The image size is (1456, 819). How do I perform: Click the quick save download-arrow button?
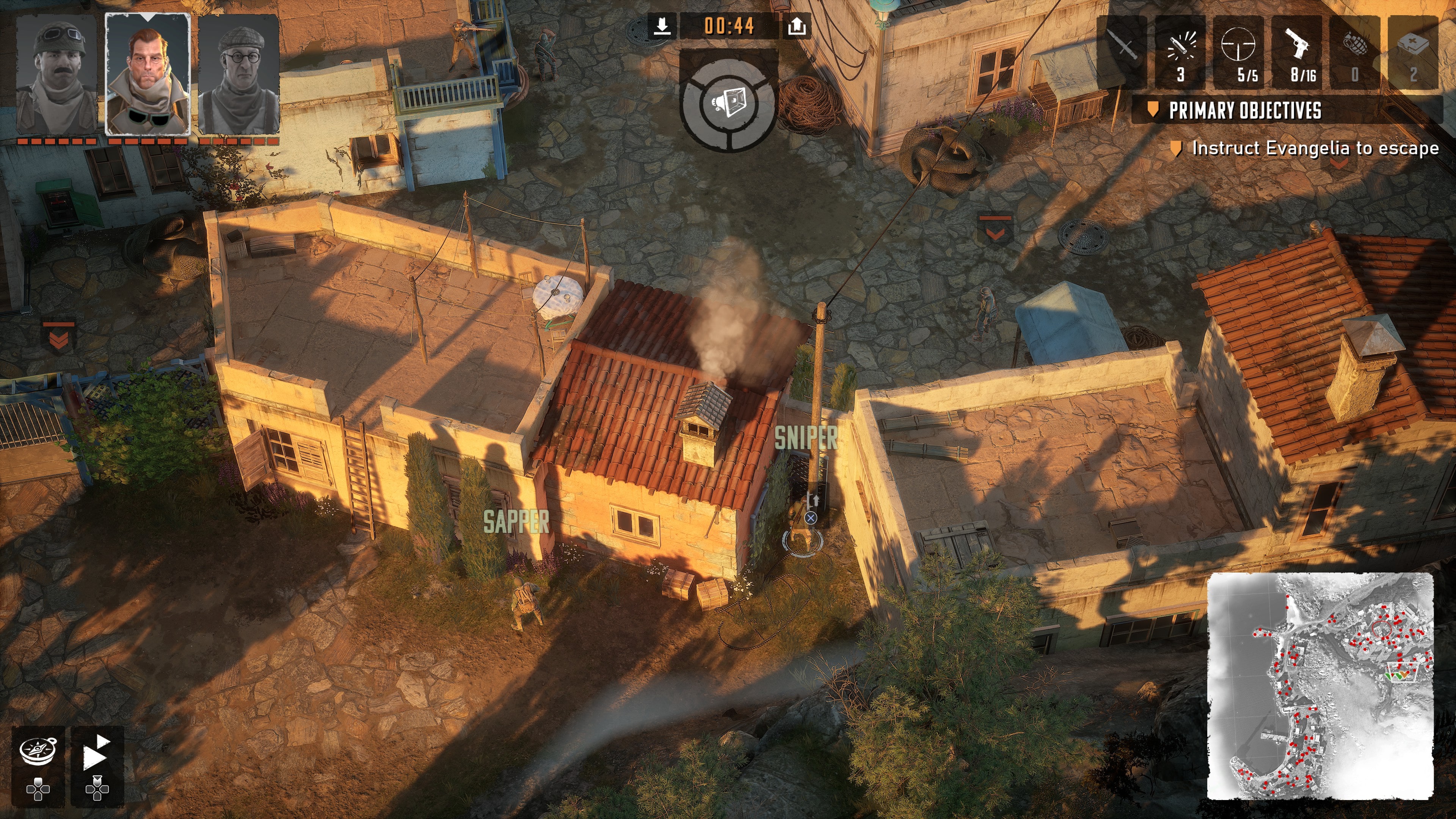click(662, 26)
